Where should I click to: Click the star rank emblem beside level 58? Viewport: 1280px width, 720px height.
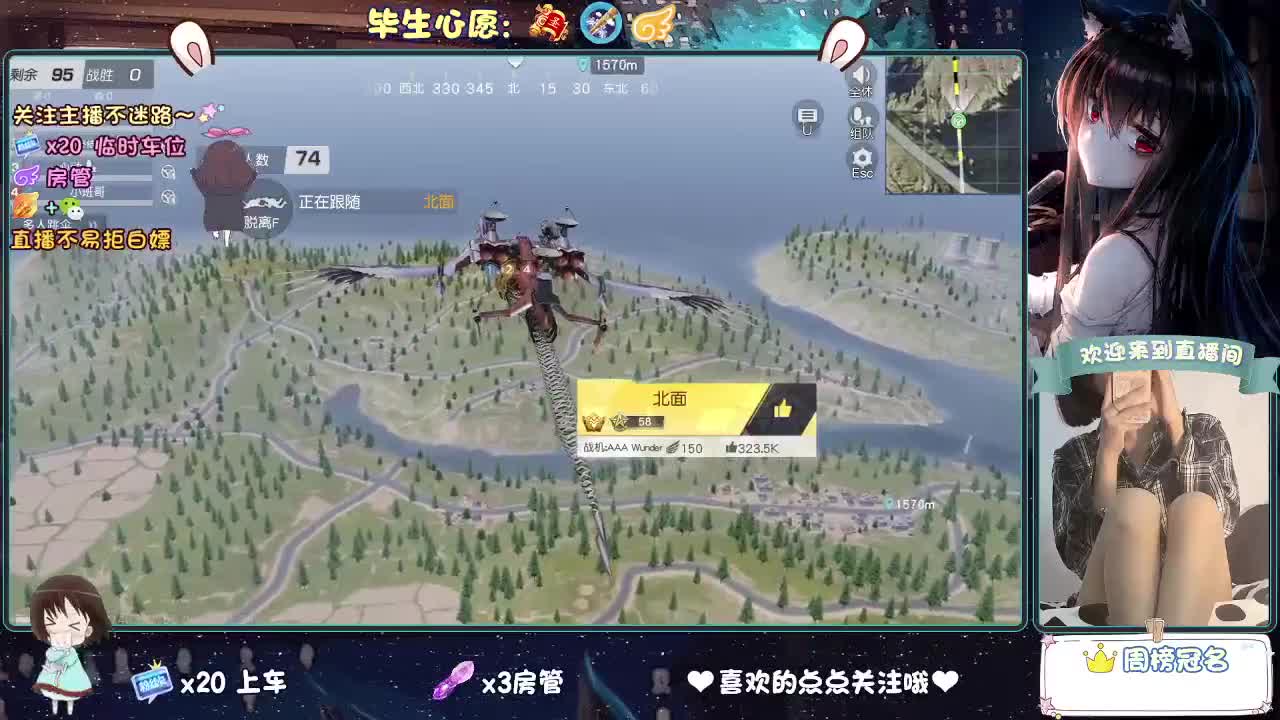[619, 420]
